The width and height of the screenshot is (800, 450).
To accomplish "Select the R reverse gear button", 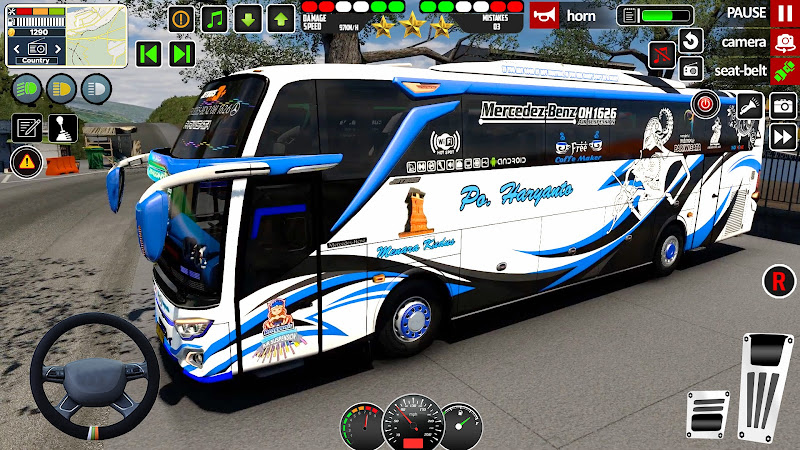I will (777, 281).
